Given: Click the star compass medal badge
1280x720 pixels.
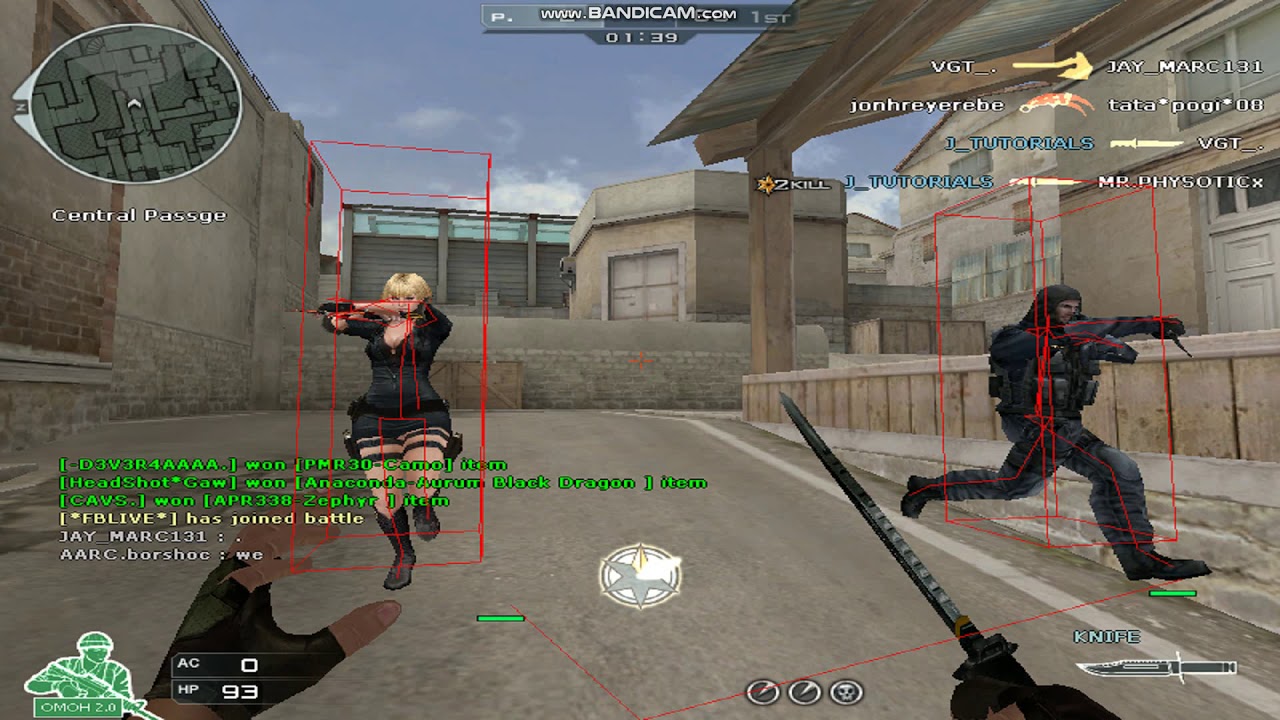Looking at the screenshot, I should (x=640, y=577).
